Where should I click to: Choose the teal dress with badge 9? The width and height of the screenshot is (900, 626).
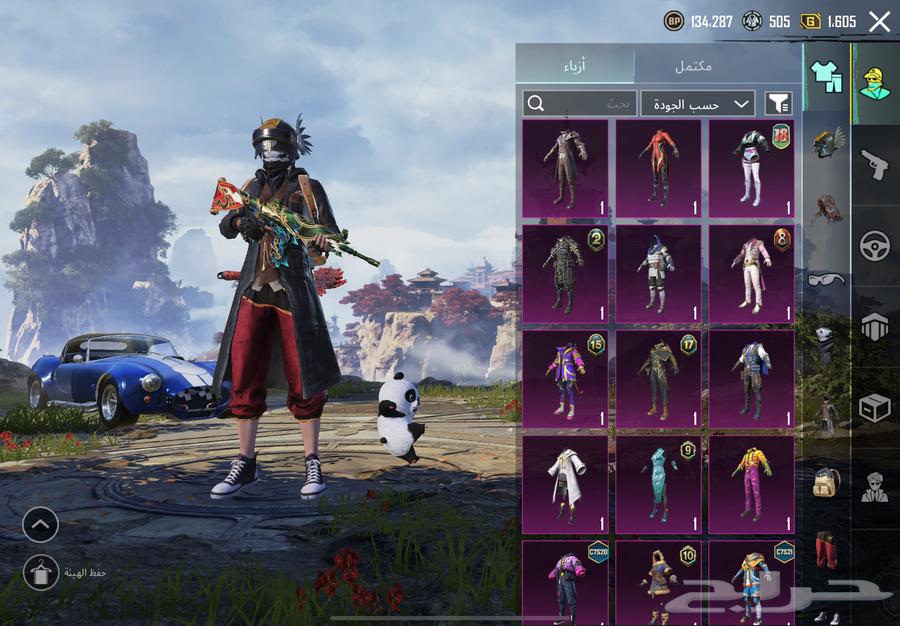click(658, 484)
